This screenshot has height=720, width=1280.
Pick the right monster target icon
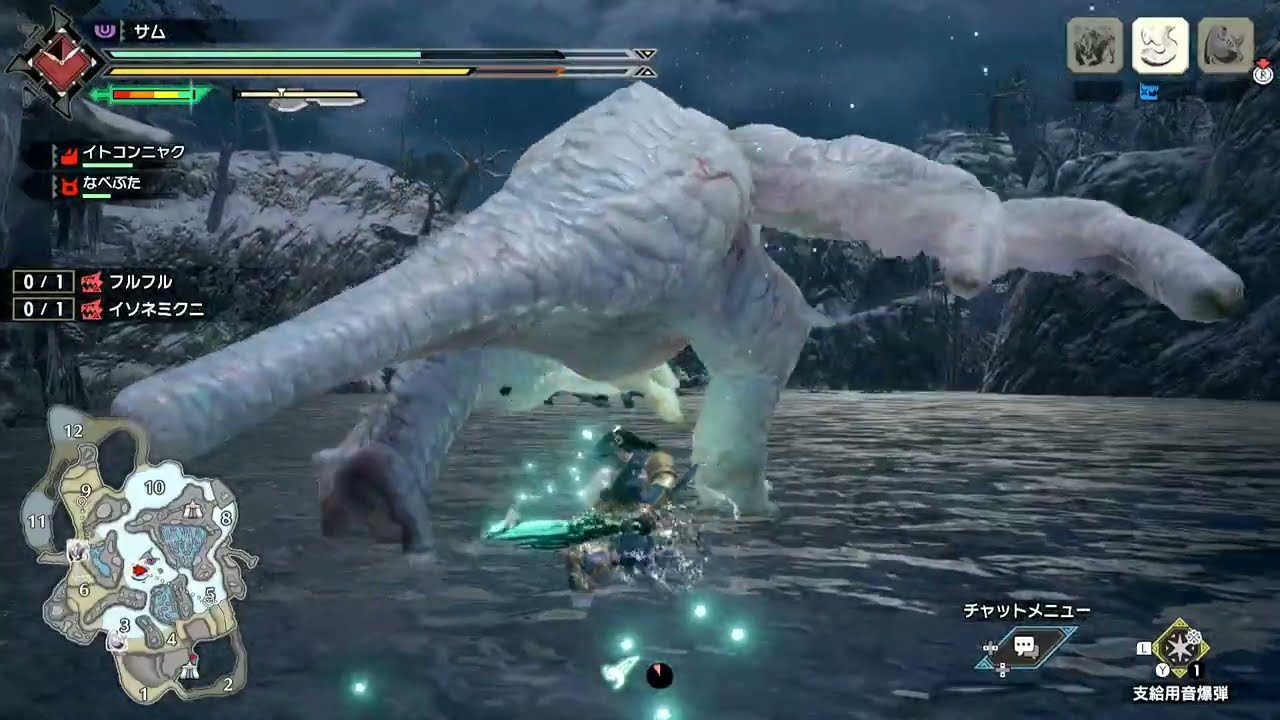point(1225,46)
